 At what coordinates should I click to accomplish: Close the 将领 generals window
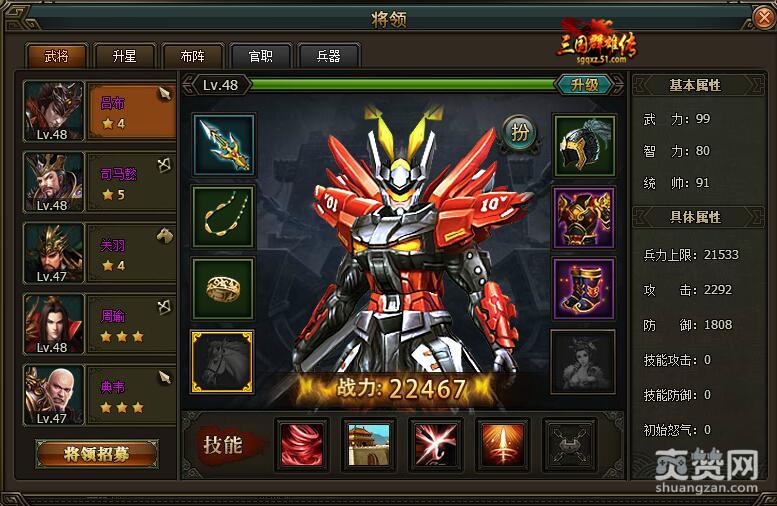click(764, 16)
